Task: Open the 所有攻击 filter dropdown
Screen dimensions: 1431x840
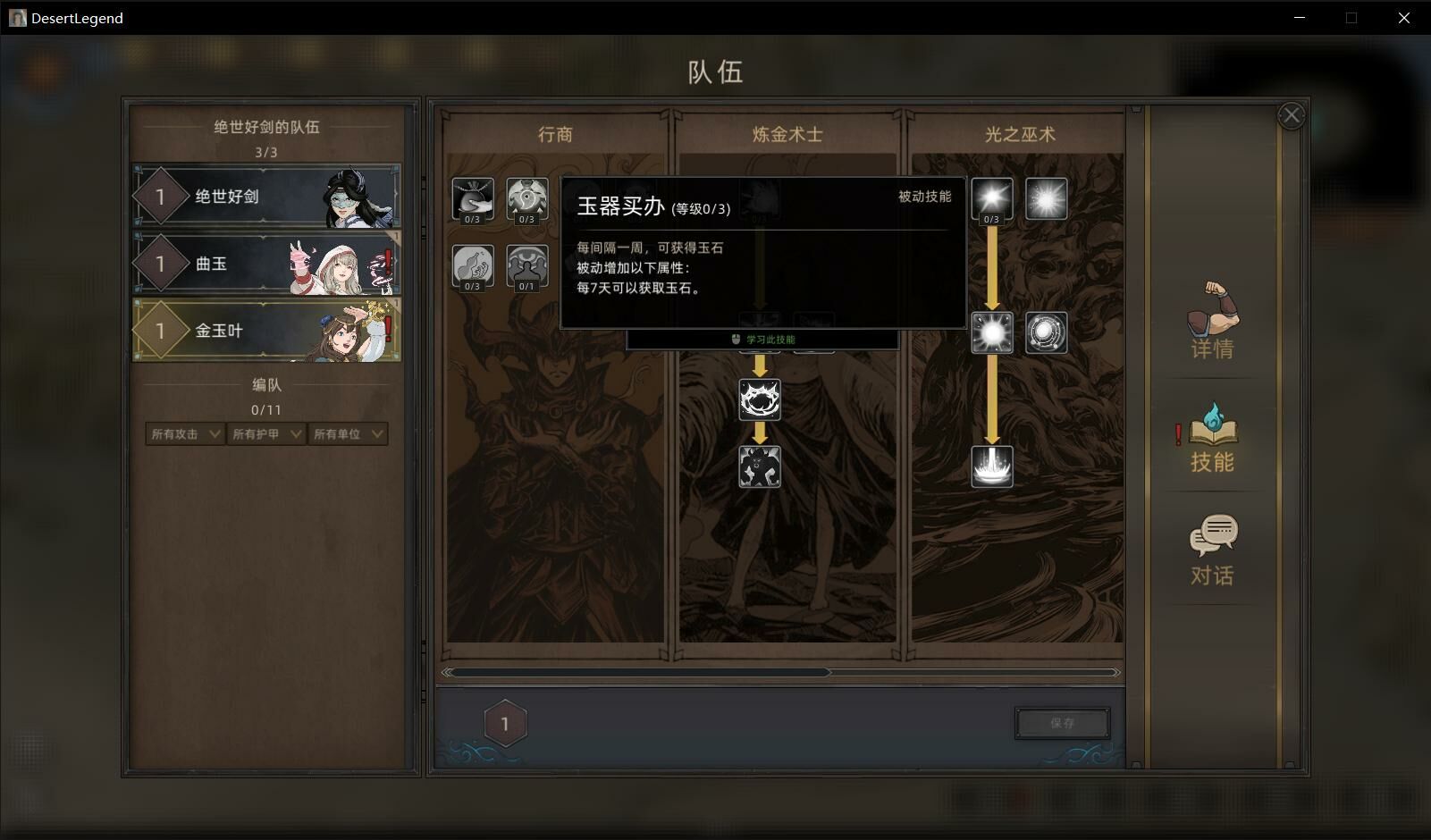Action: point(185,434)
